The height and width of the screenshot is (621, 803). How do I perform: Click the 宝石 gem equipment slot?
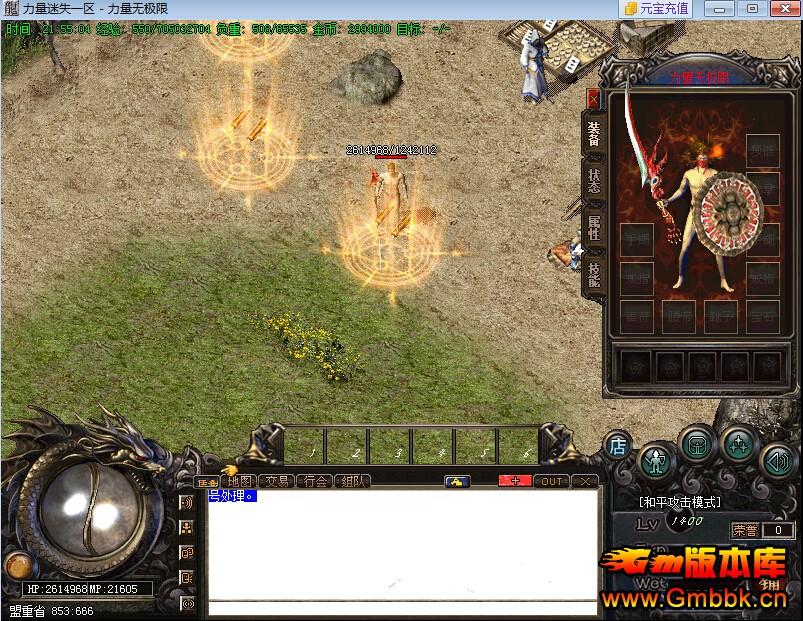click(x=762, y=315)
